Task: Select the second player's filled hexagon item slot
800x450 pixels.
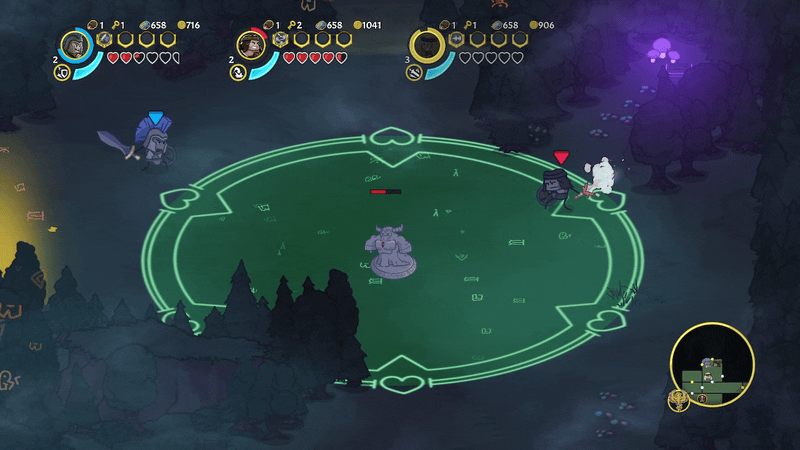Action: [x=281, y=39]
